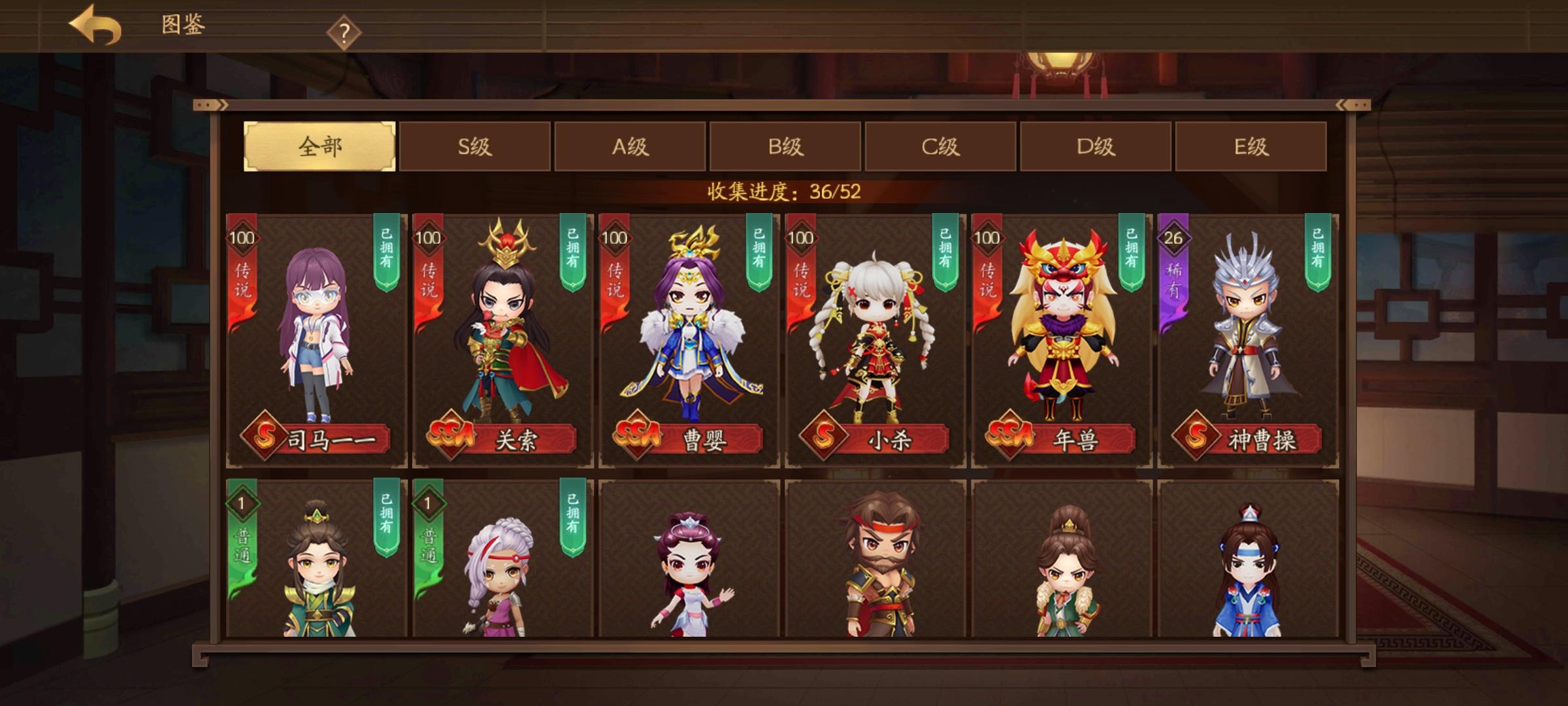The width and height of the screenshot is (1568, 706).
Task: Select the 全部 filter button
Action: (319, 148)
